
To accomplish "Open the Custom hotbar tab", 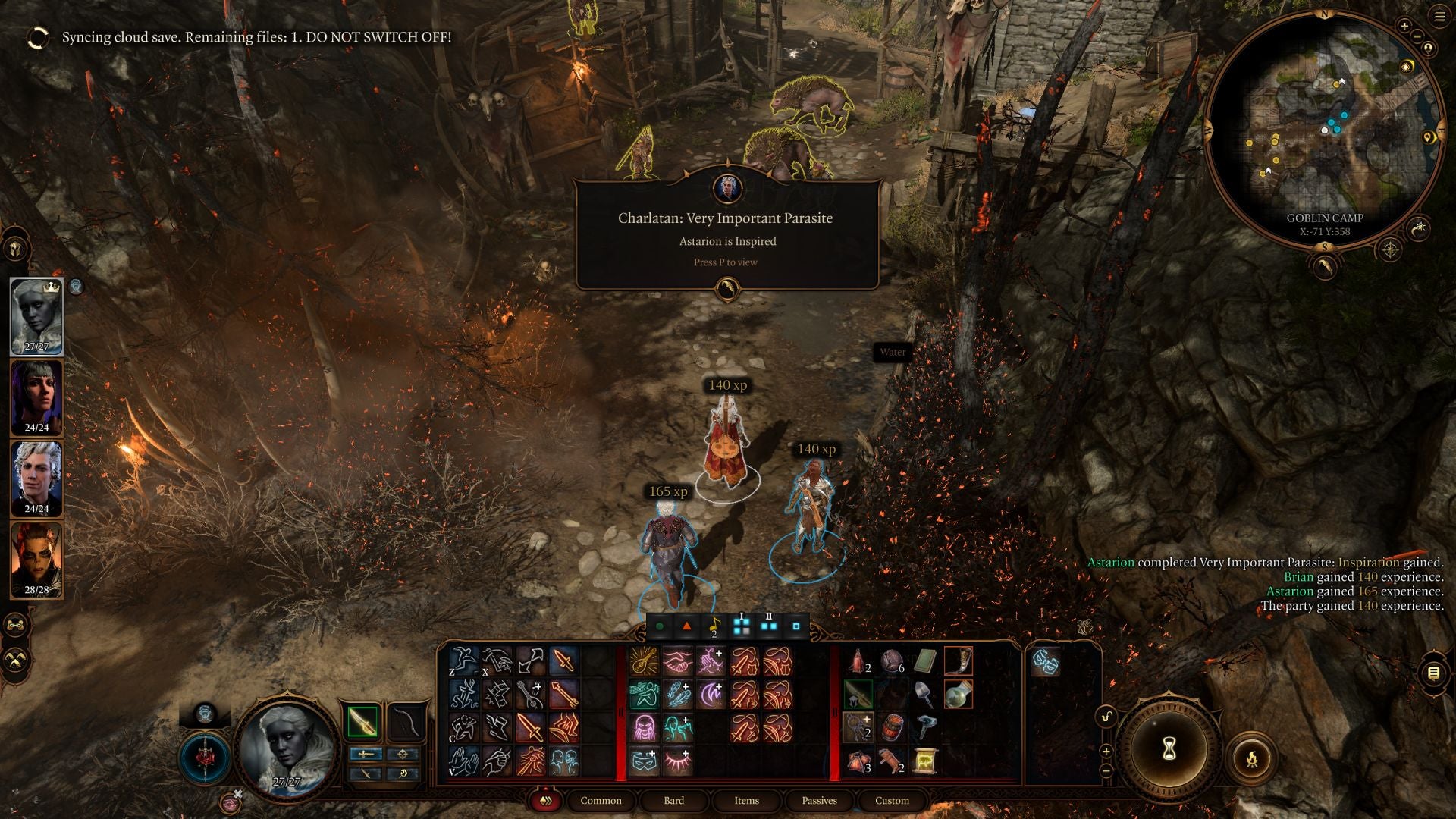I will coord(891,801).
